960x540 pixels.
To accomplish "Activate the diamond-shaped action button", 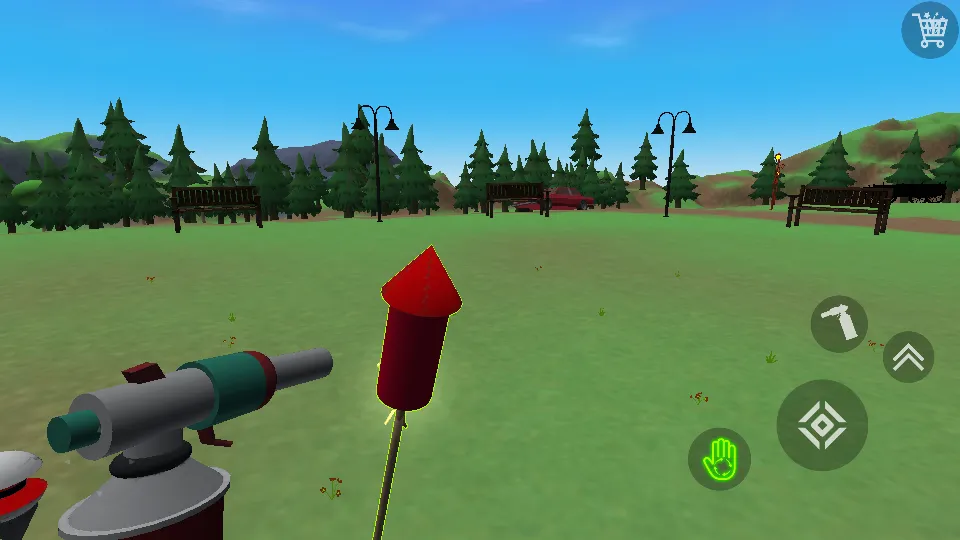I will coord(822,425).
